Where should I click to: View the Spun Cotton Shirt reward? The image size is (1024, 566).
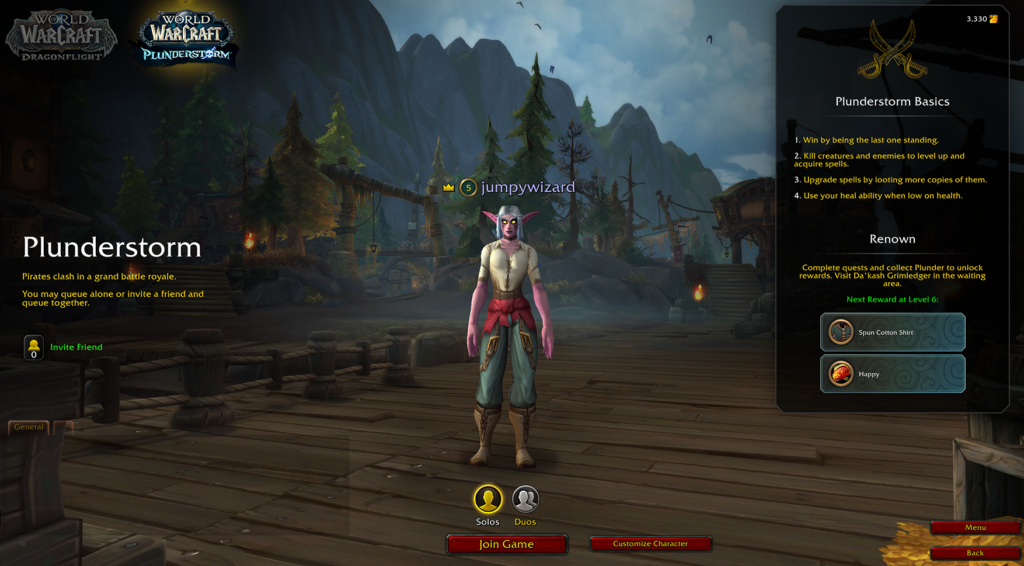click(892, 332)
